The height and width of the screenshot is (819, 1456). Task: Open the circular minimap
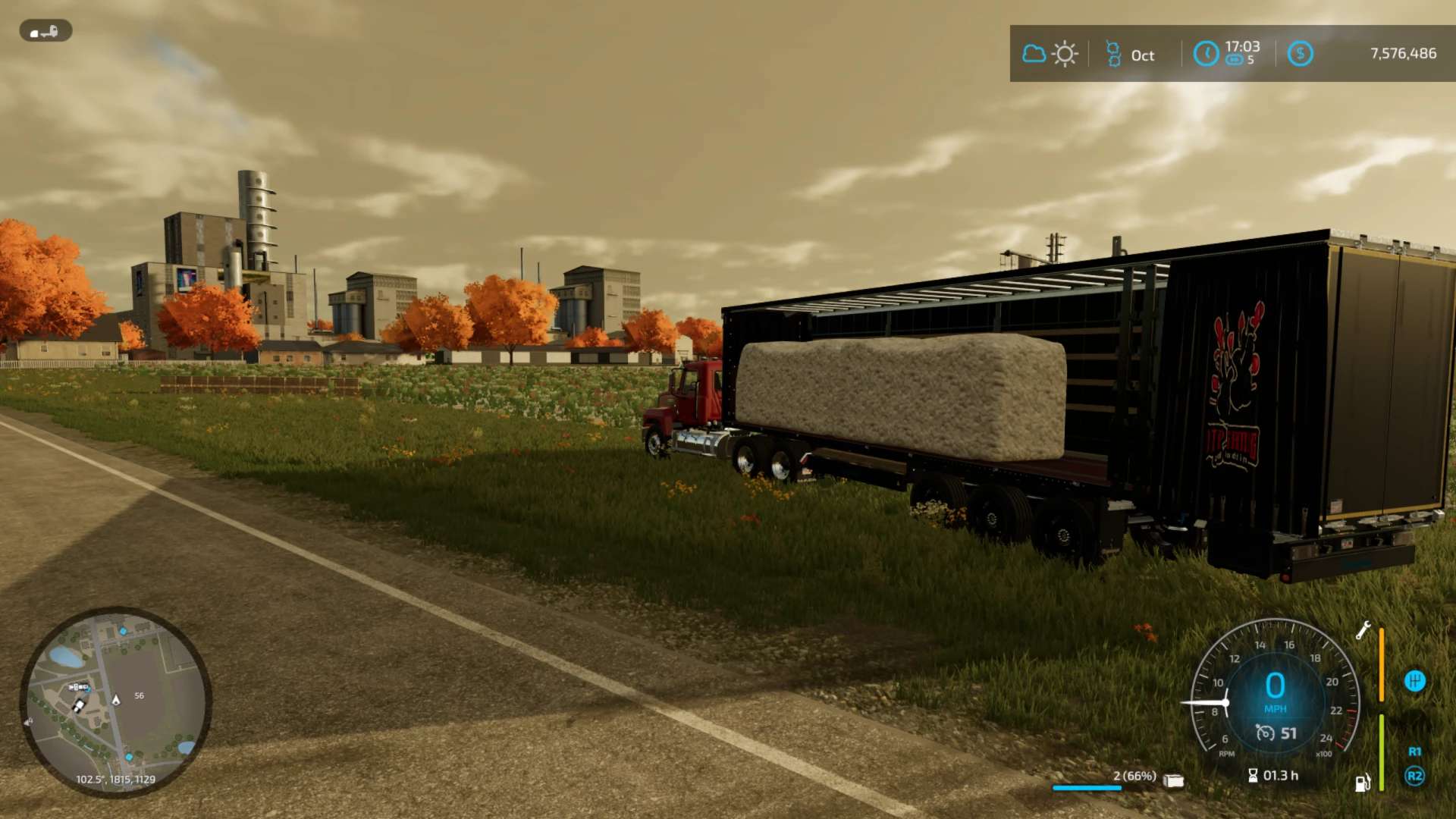pyautogui.click(x=115, y=701)
